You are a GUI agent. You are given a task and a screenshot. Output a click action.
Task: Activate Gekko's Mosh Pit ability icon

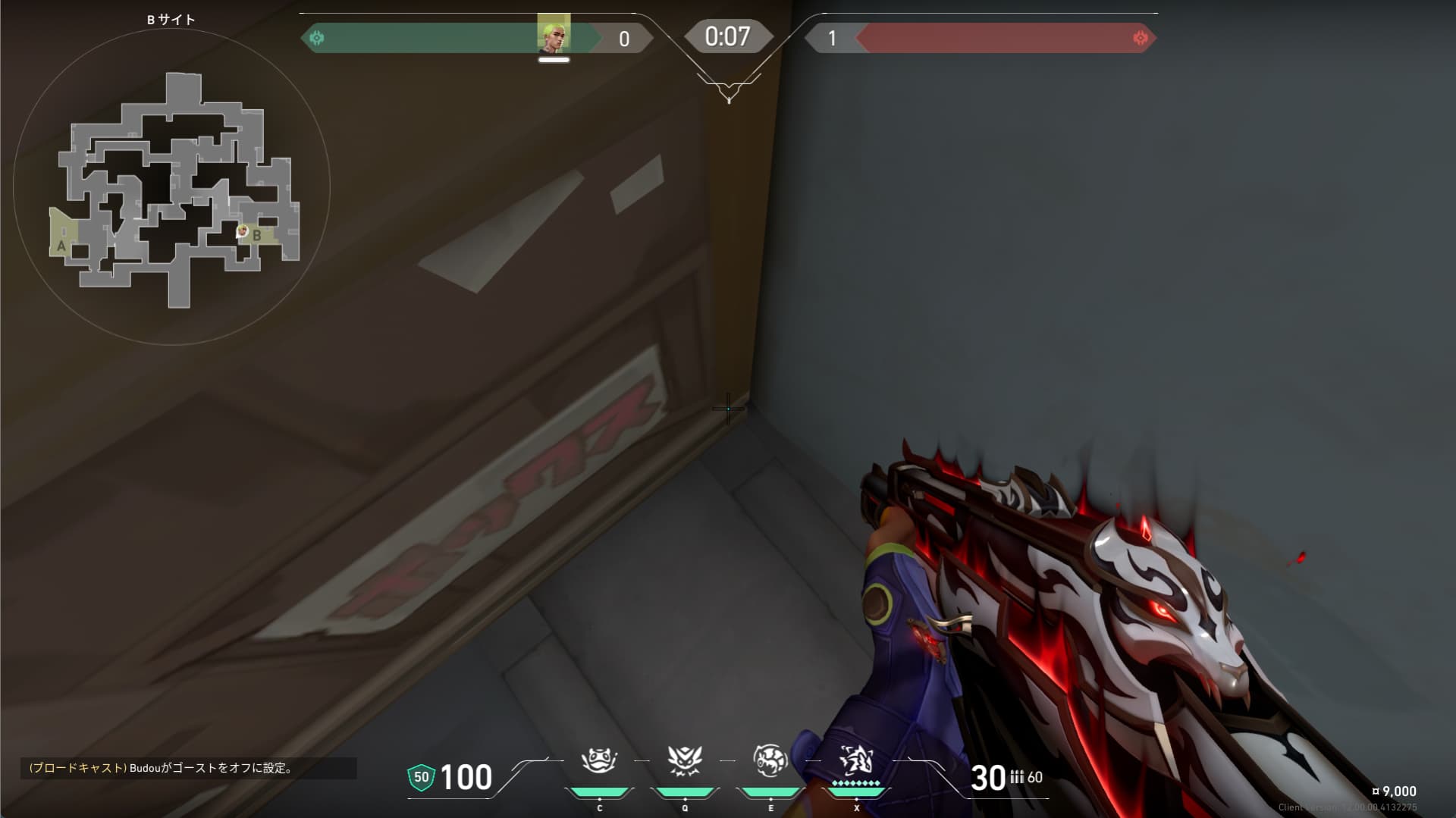click(x=599, y=761)
